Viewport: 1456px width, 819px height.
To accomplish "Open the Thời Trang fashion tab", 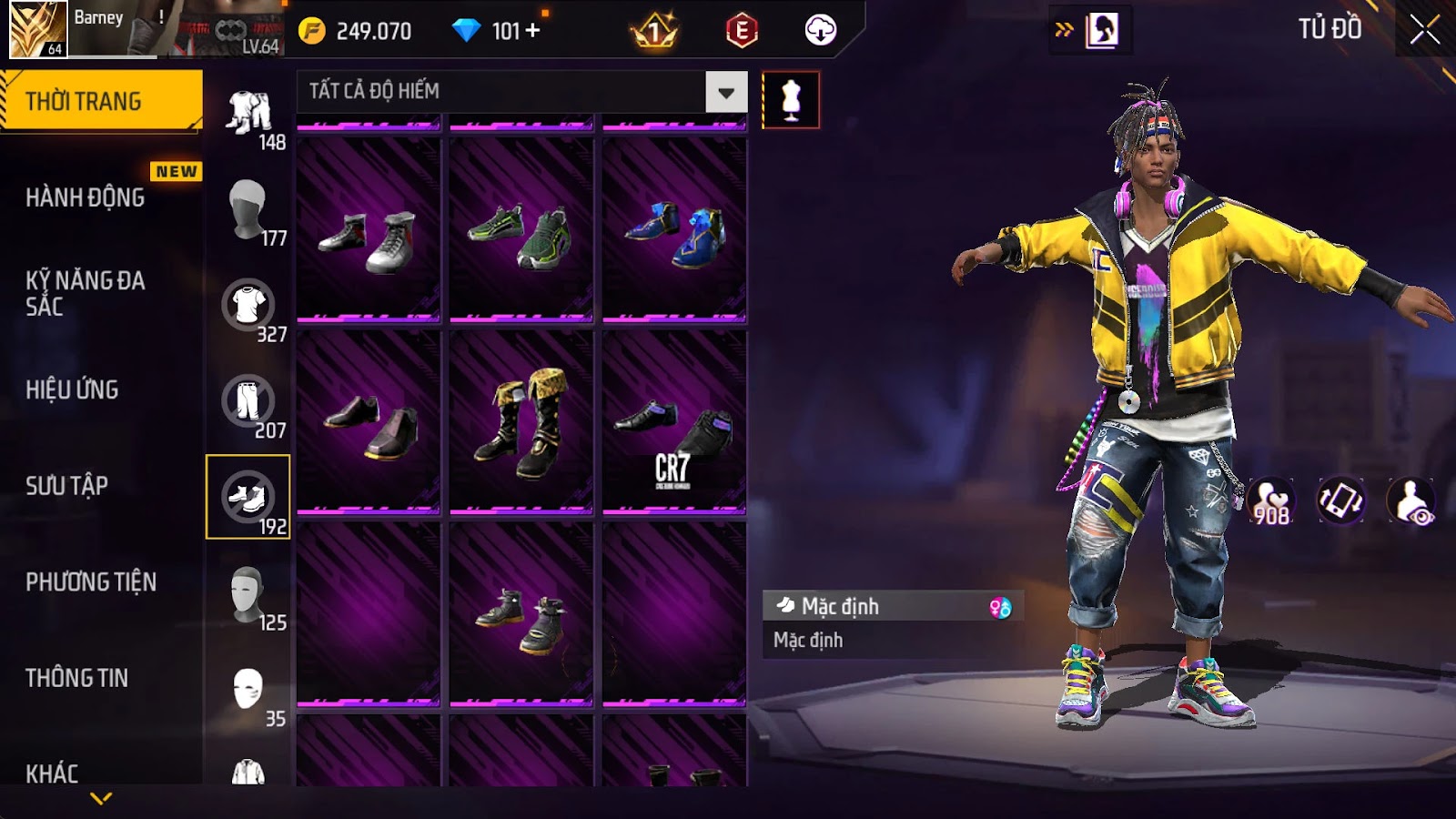I will tap(101, 101).
